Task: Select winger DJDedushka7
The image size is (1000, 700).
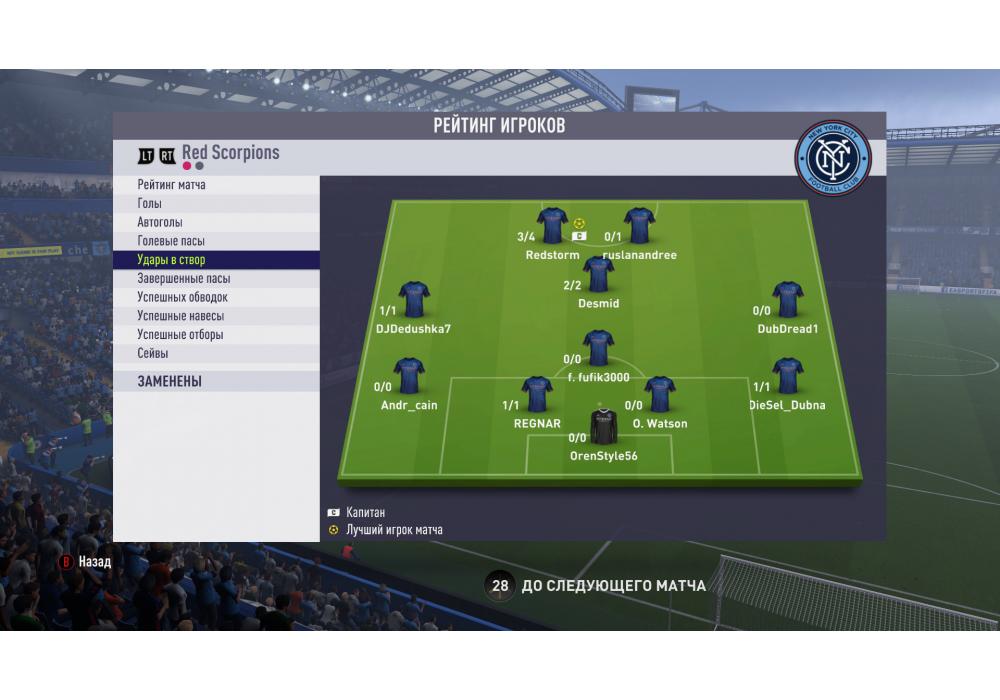Action: (414, 299)
